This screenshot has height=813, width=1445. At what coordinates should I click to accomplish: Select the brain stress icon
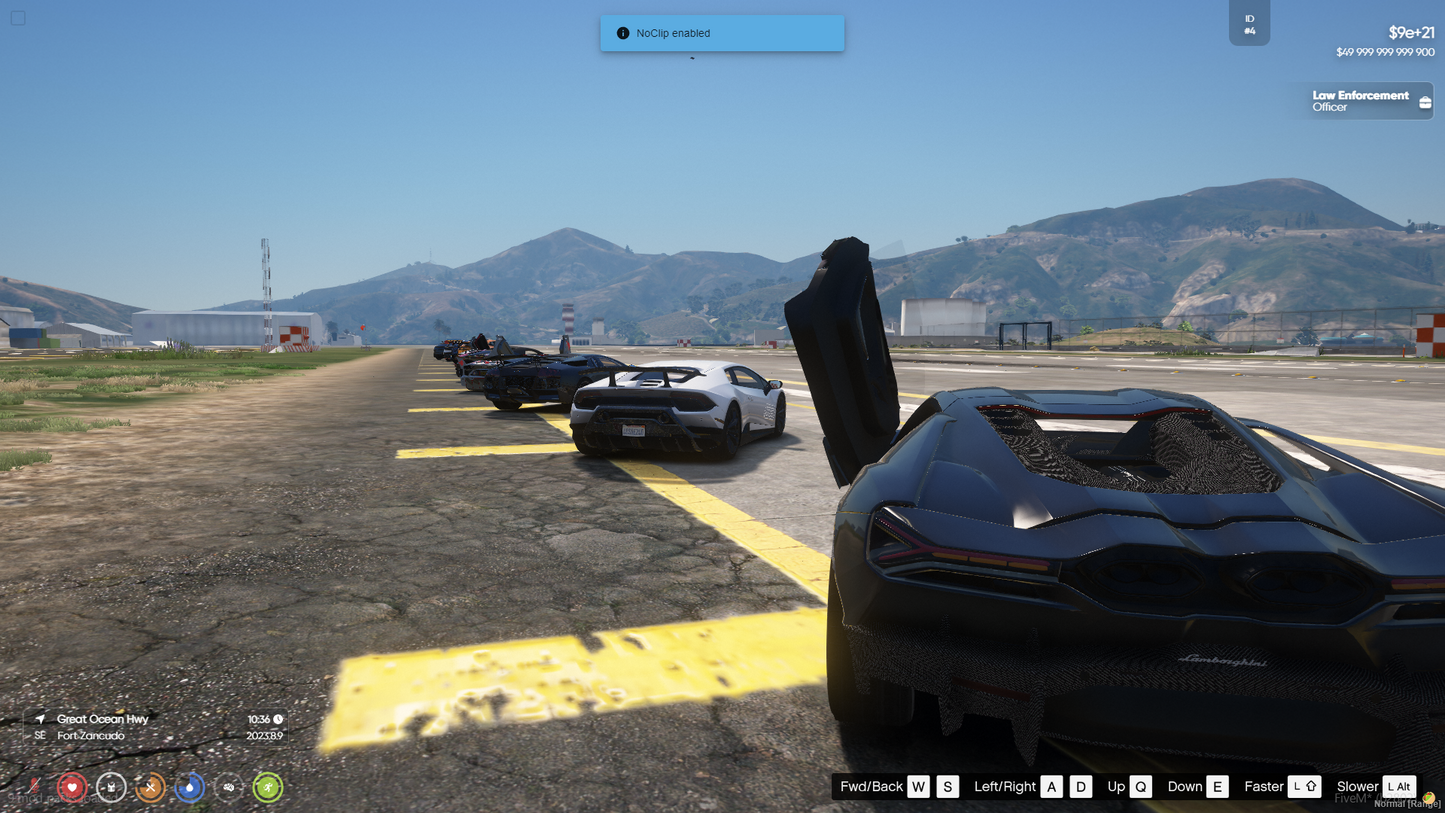(x=229, y=788)
